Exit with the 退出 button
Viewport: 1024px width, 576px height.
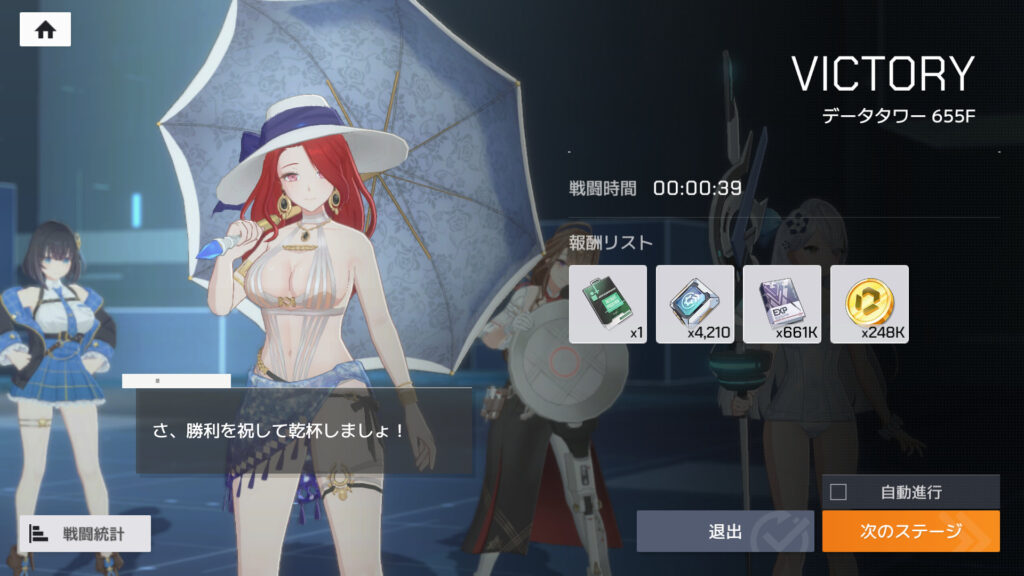click(725, 531)
